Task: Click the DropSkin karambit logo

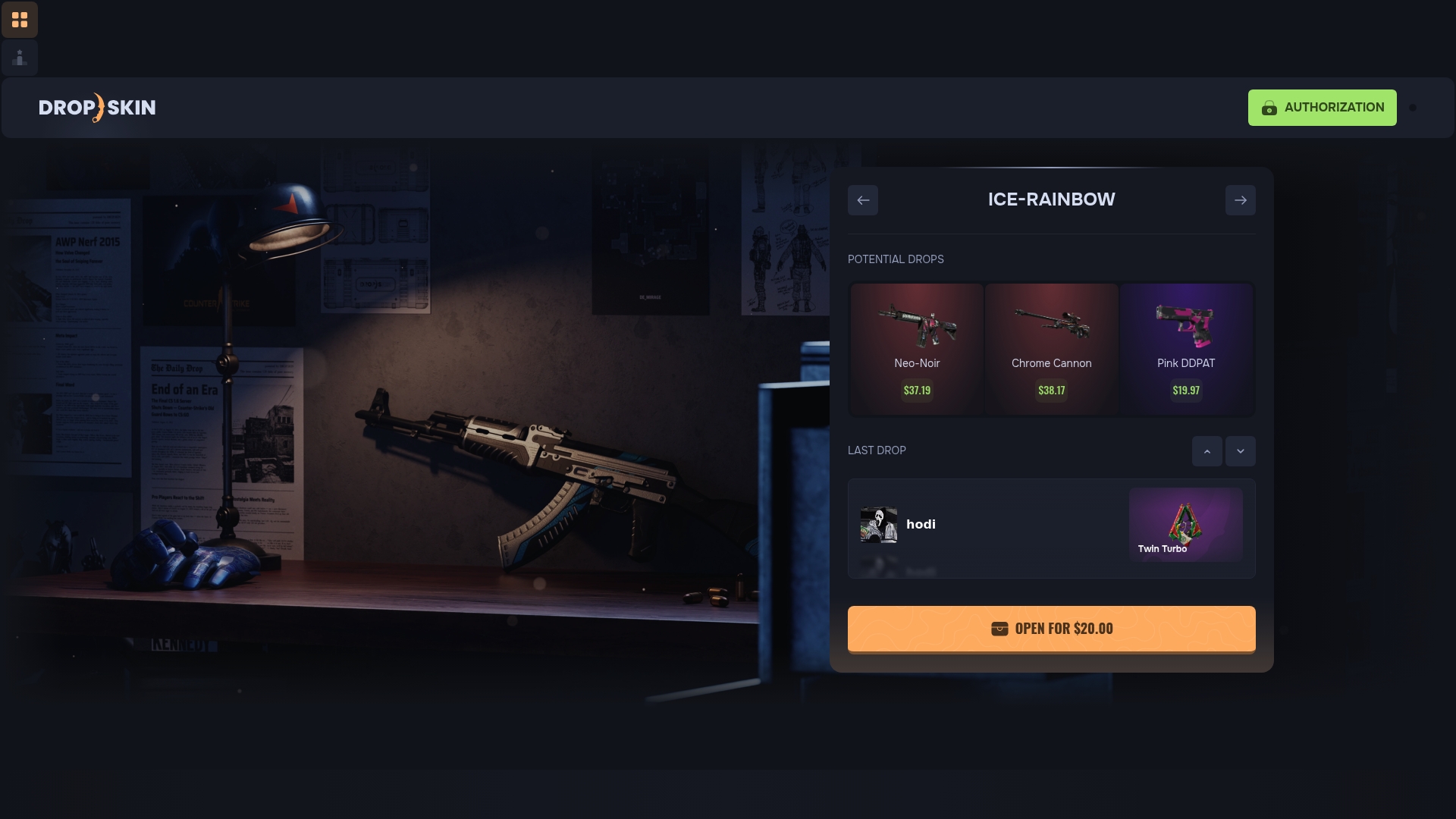Action: [x=97, y=107]
